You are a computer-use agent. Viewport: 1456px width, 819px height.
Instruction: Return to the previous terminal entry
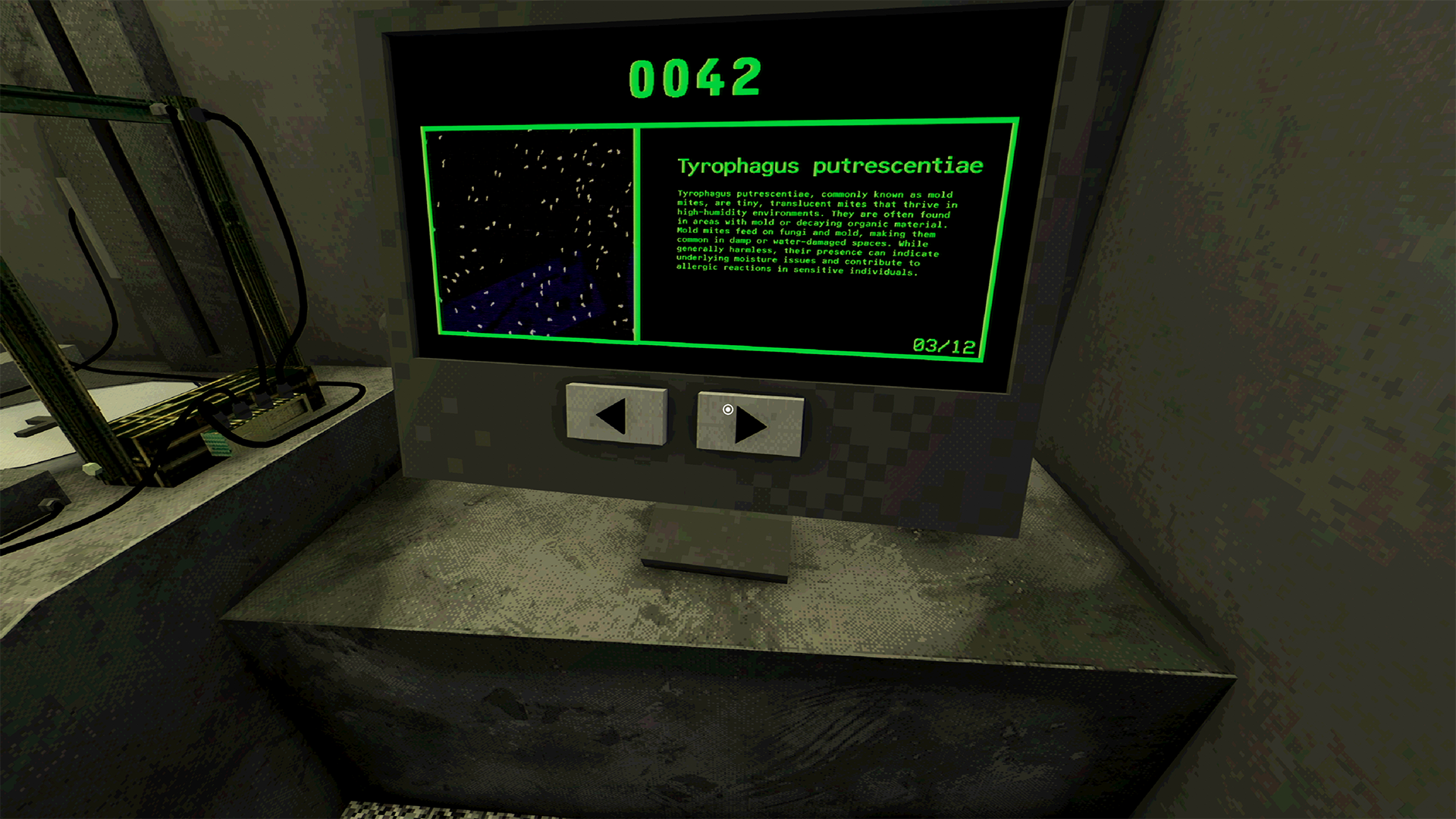[x=616, y=416]
